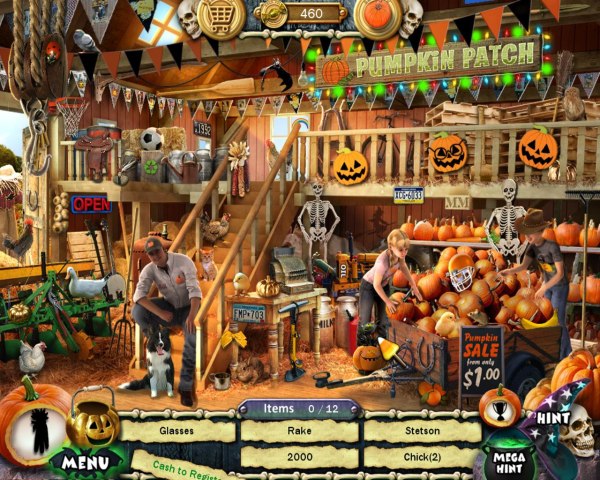Select the Rake item in the list

[x=301, y=431]
